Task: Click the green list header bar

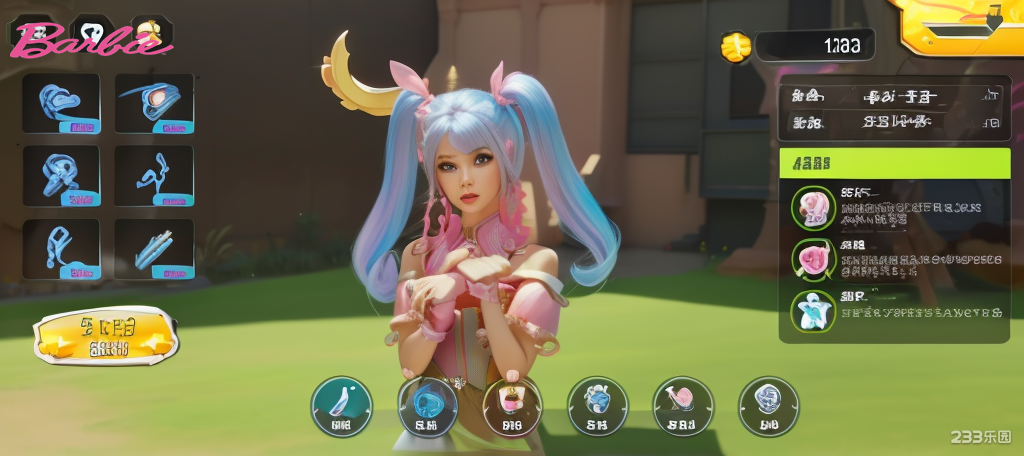Action: point(895,163)
